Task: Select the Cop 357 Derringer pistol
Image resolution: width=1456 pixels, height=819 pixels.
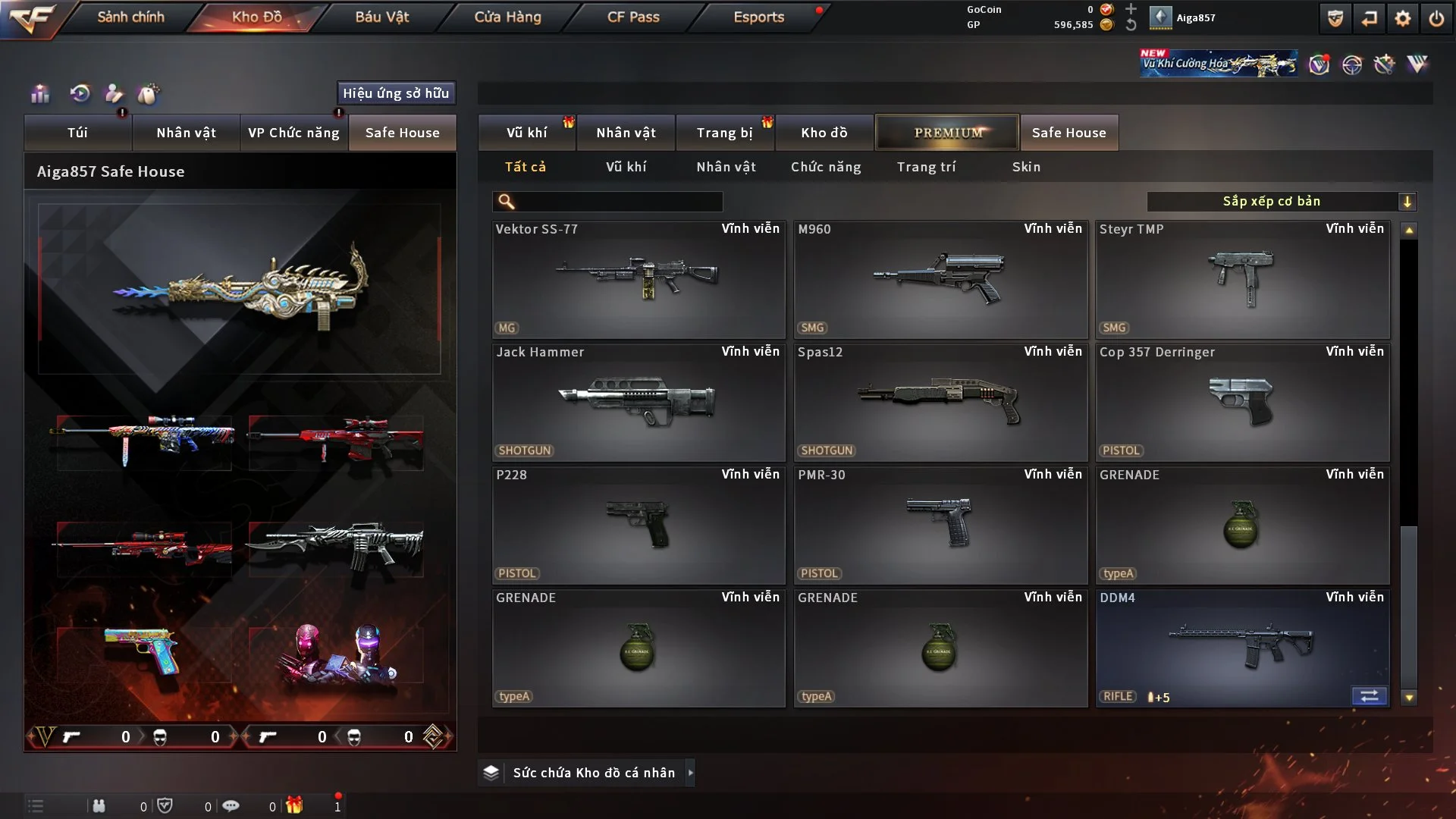Action: [x=1242, y=402]
